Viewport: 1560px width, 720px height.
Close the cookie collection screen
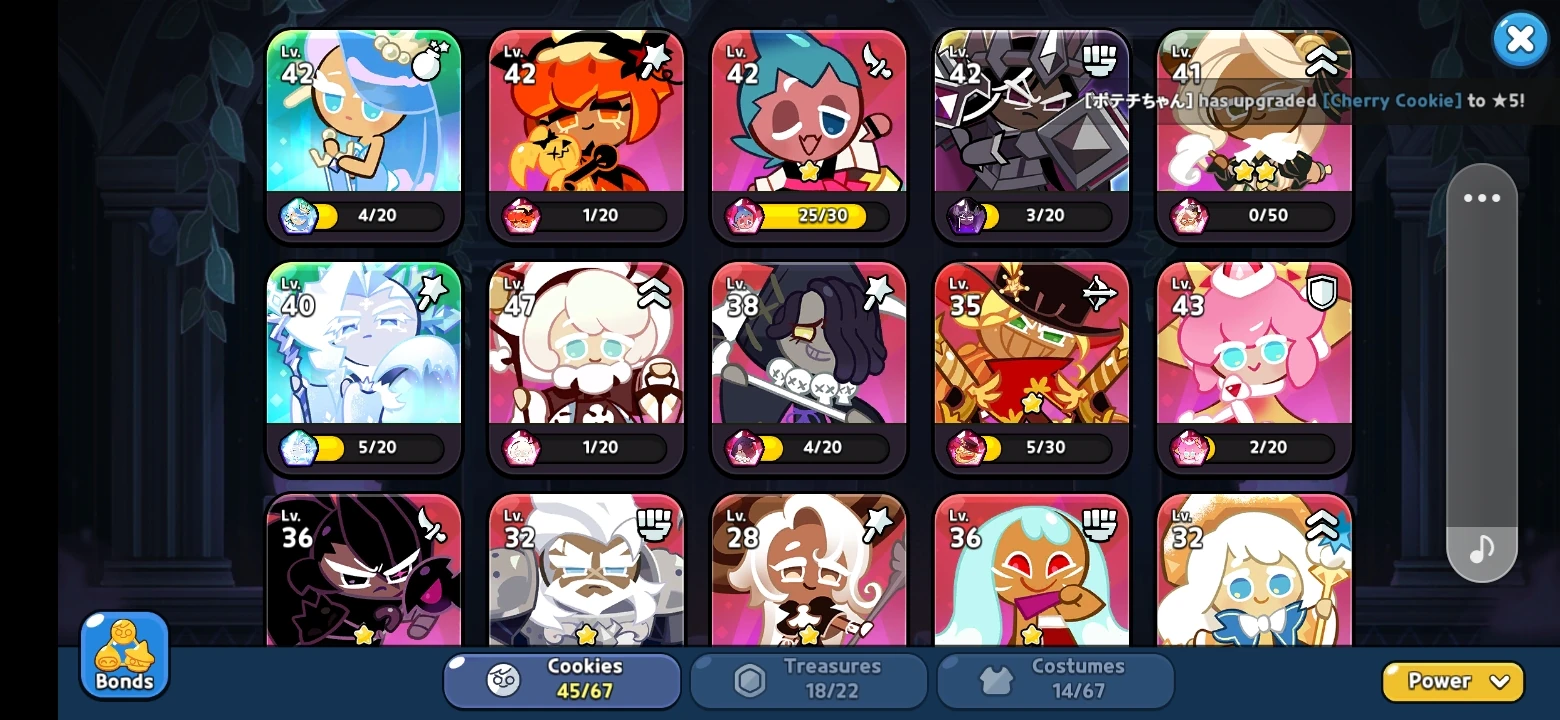(1520, 38)
